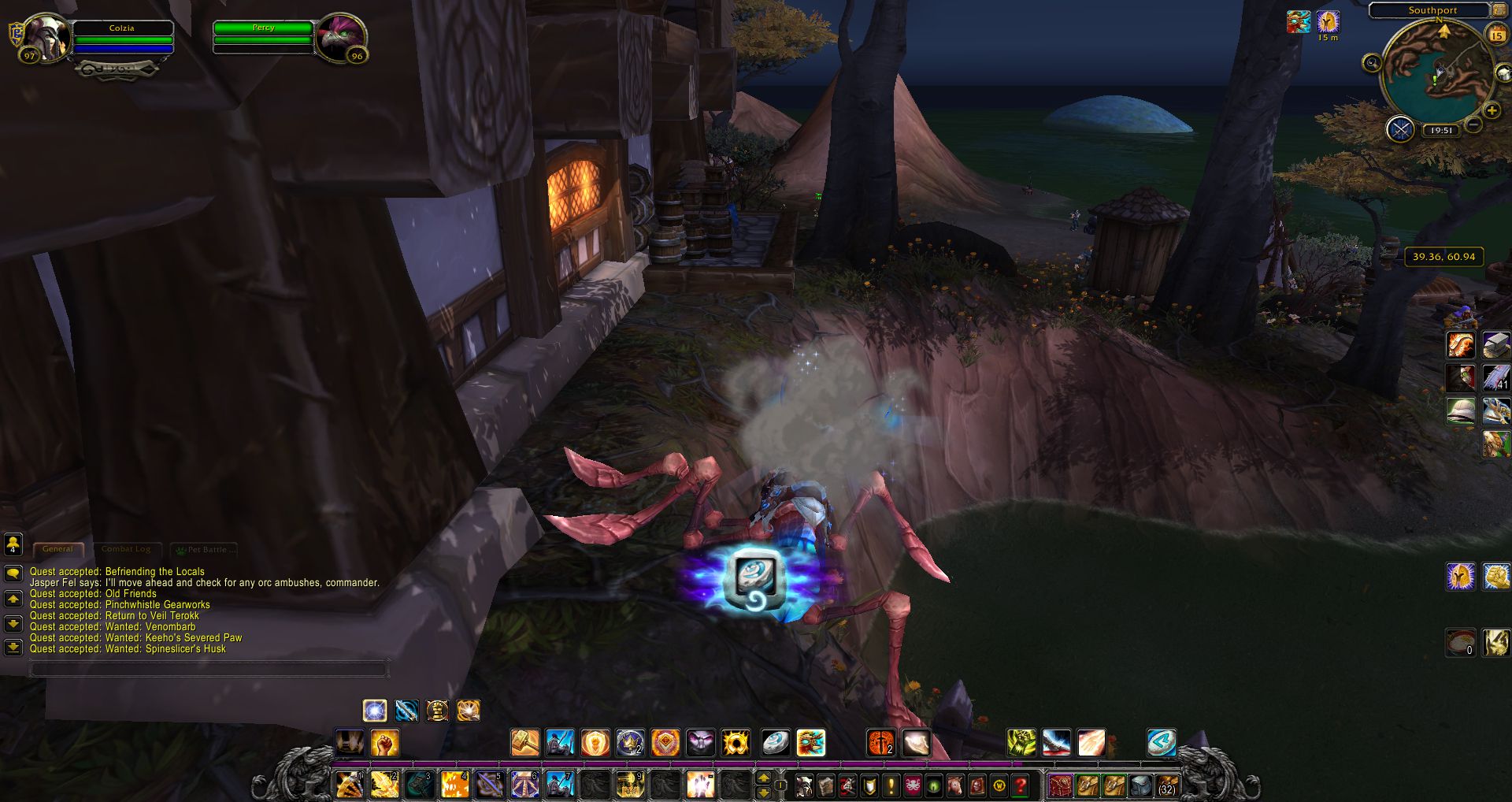
Task: Open the crossed-swords garrison button by minimap
Action: 1400,129
